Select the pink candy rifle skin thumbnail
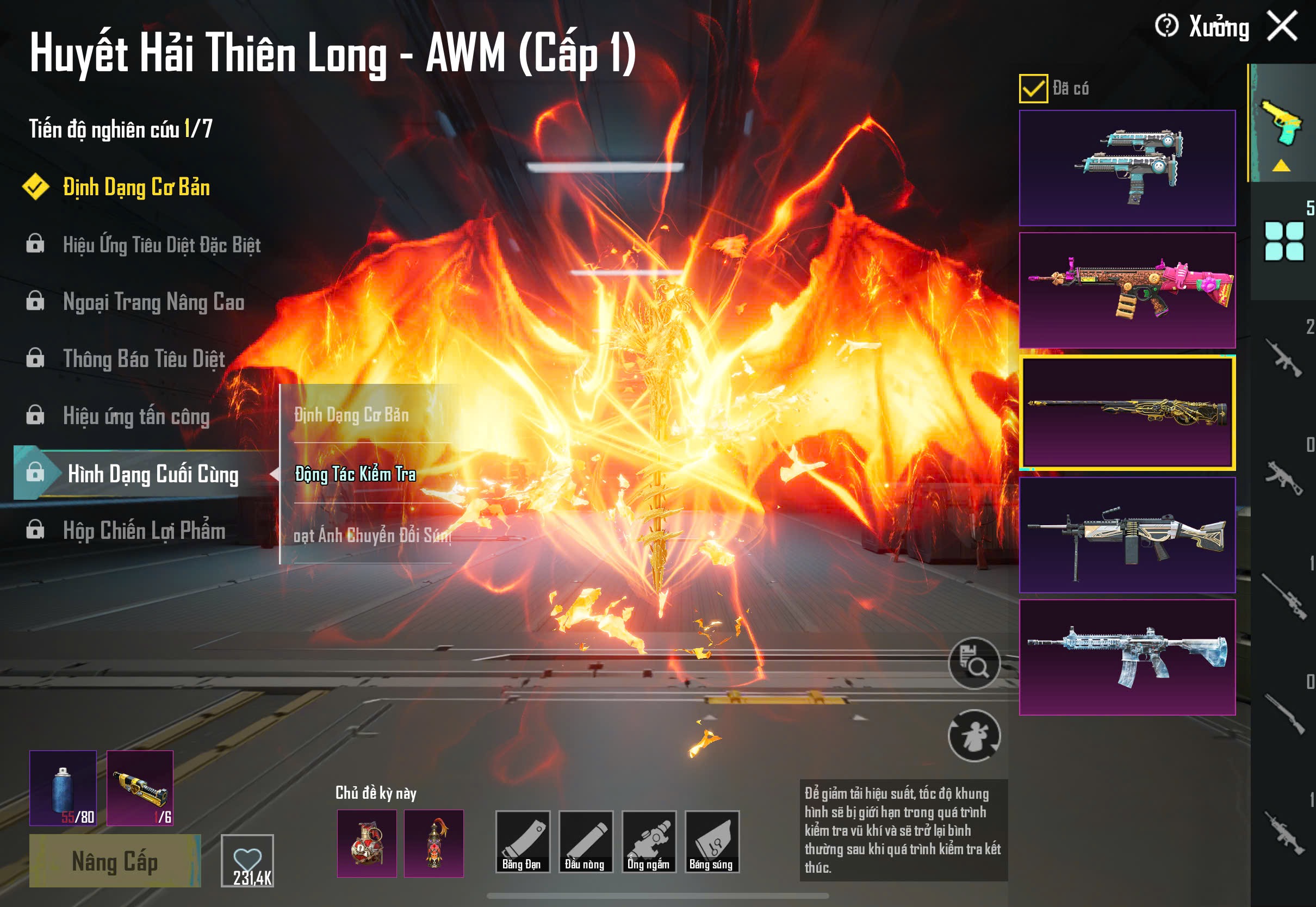Viewport: 1316px width, 907px height. pyautogui.click(x=1127, y=290)
